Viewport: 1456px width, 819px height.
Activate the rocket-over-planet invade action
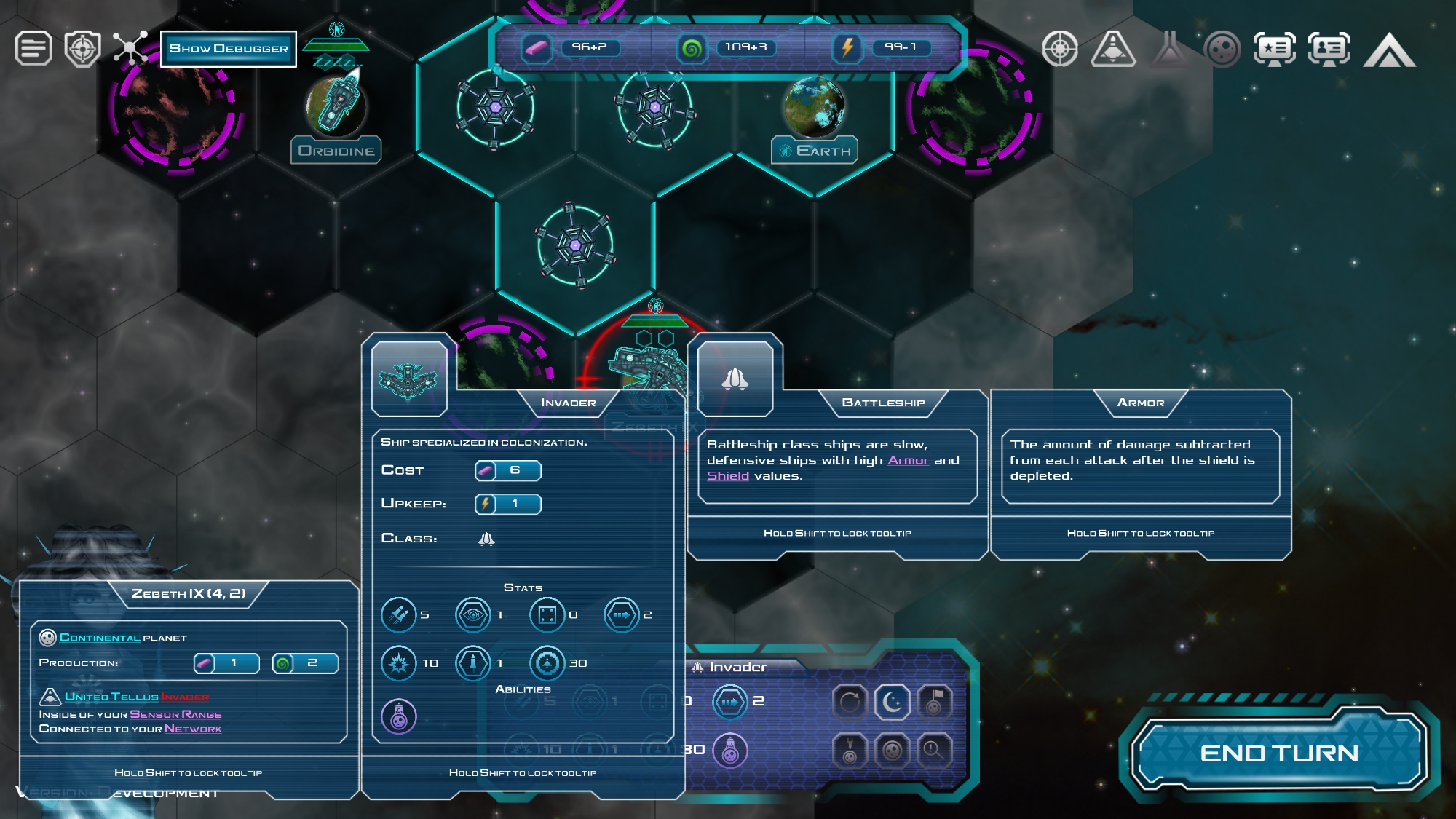click(850, 750)
